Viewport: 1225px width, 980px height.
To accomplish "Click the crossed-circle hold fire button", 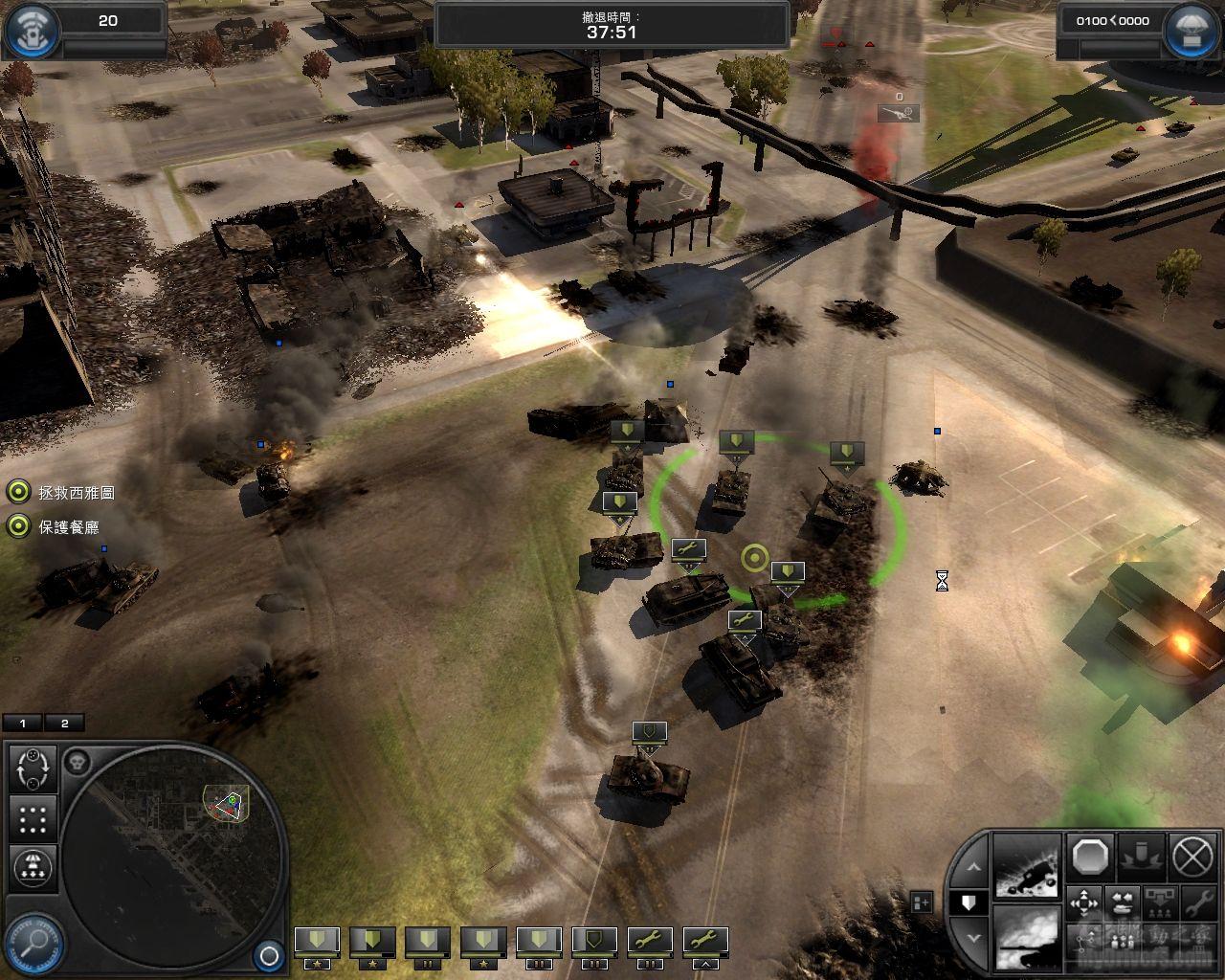I will click(1192, 857).
